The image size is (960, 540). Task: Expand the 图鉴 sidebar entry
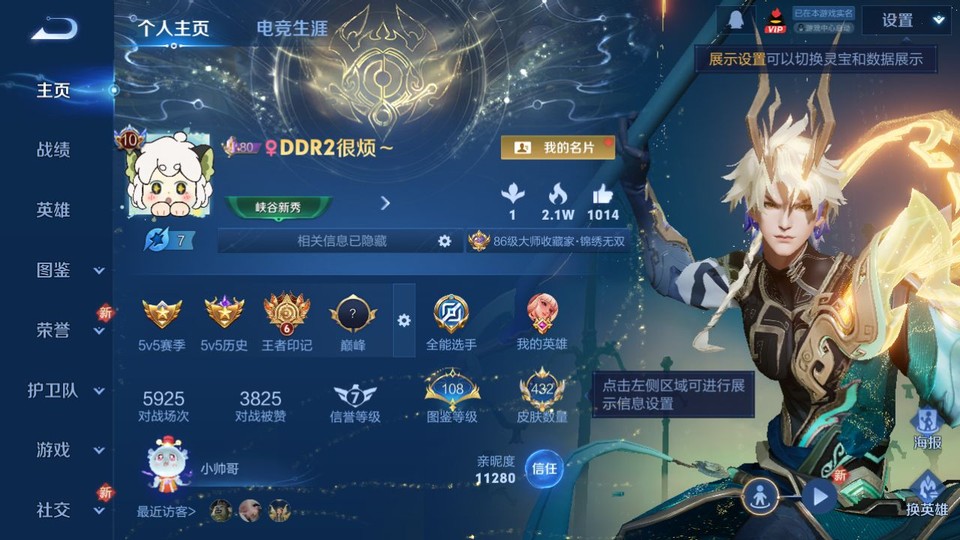click(x=66, y=270)
